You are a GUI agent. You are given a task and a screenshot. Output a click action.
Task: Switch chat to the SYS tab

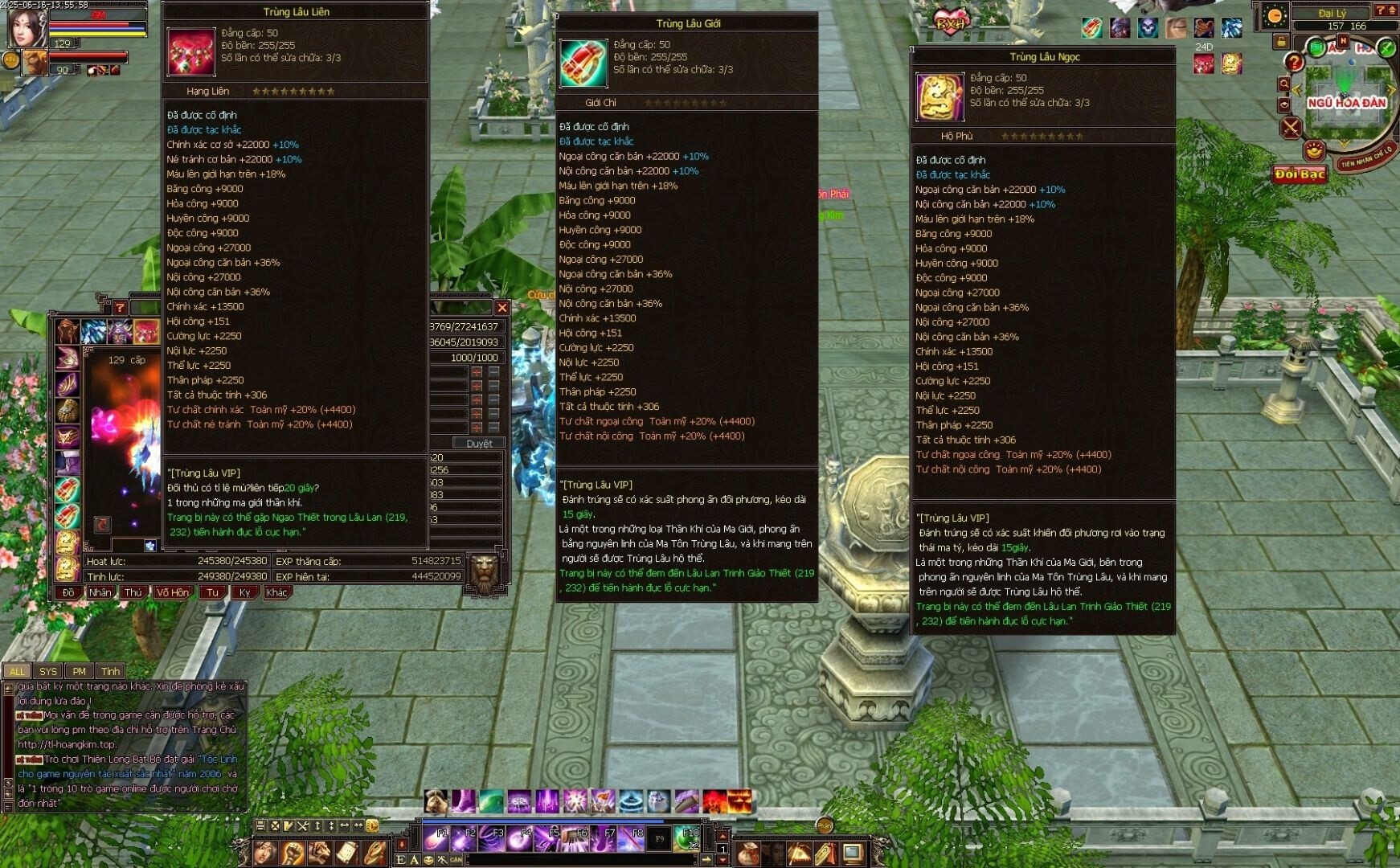[x=48, y=671]
